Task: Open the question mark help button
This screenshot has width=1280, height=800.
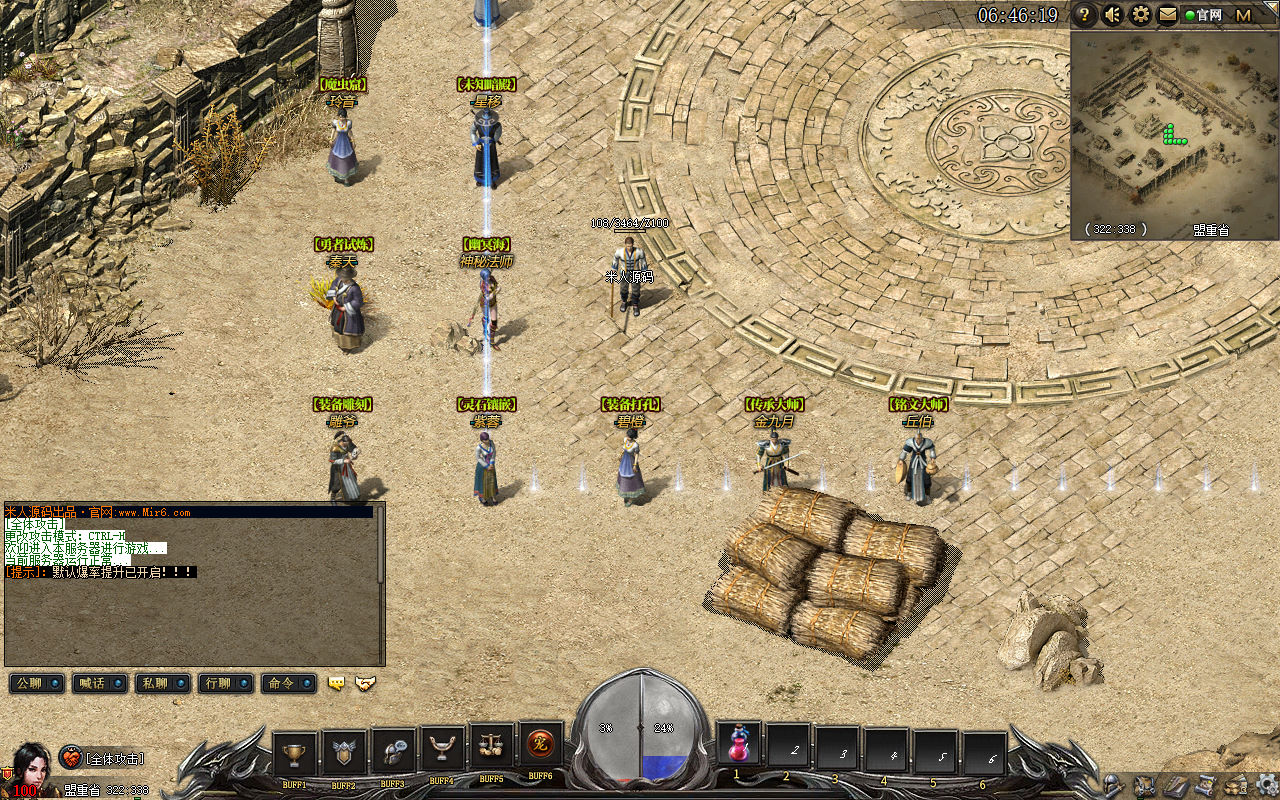Action: 1084,15
